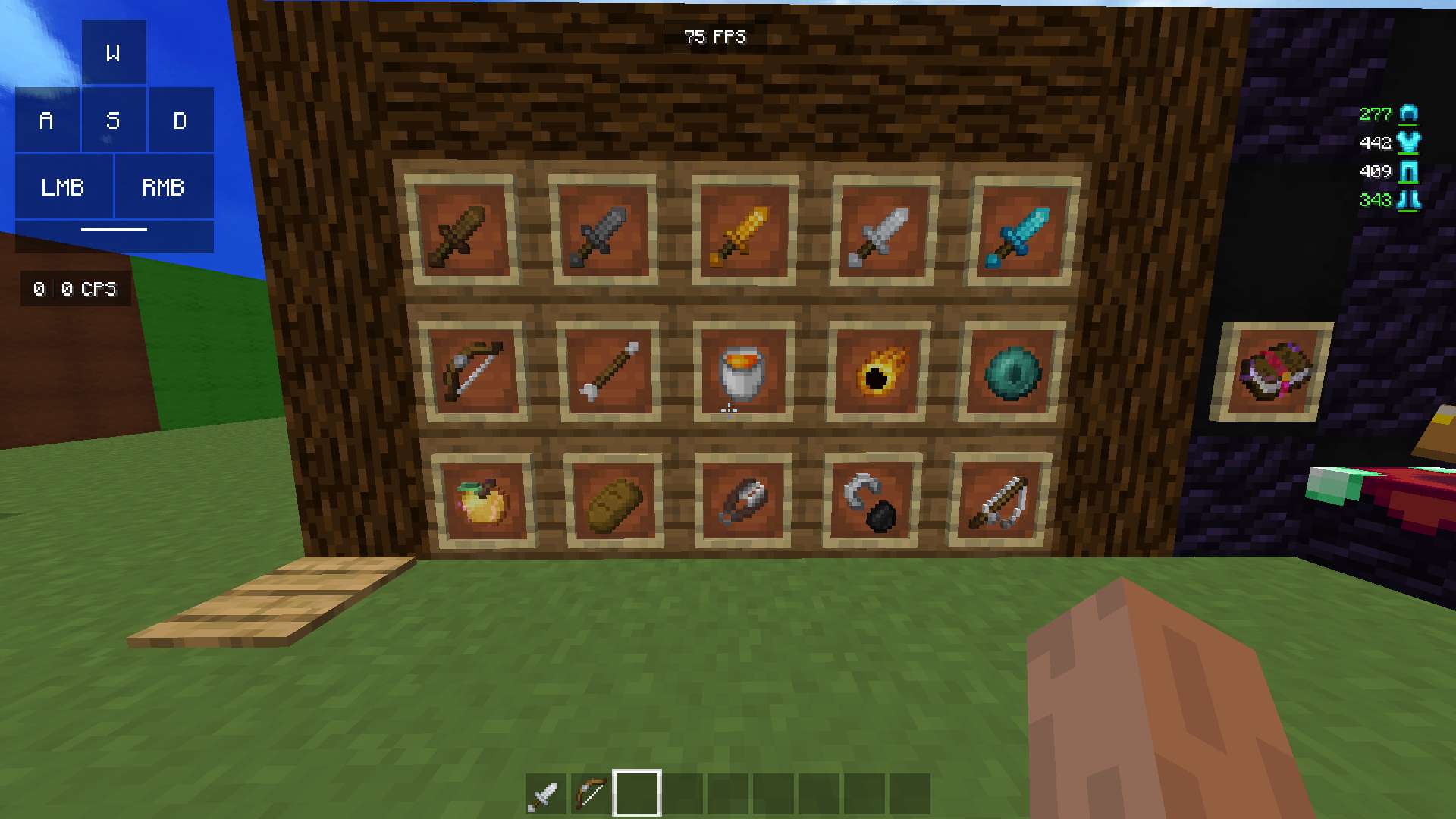Viewport: 1456px width, 819px height.
Task: Select the iron sword hotbar slot
Action: pyautogui.click(x=545, y=794)
